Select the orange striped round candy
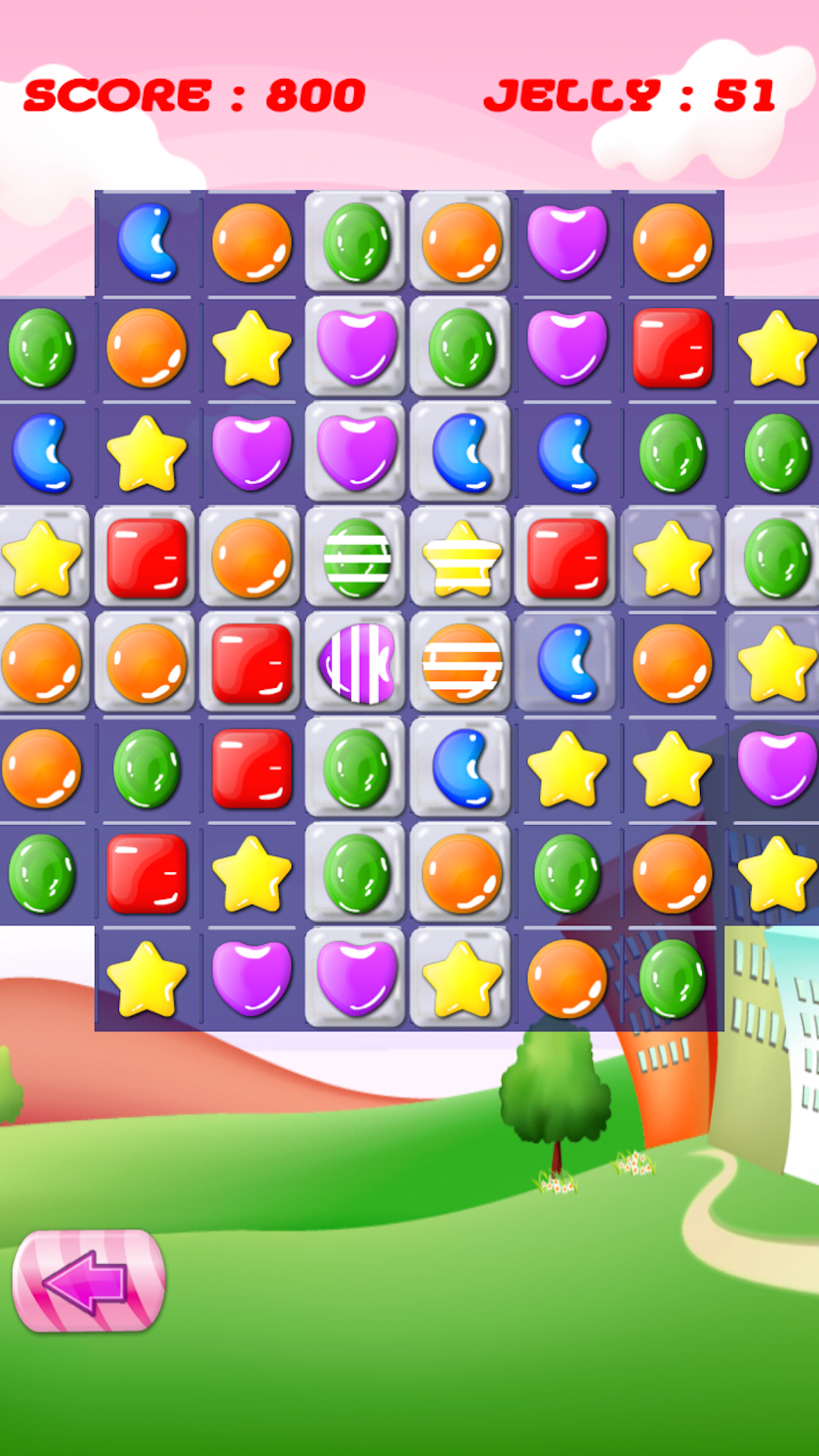This screenshot has width=819, height=1456. (462, 664)
